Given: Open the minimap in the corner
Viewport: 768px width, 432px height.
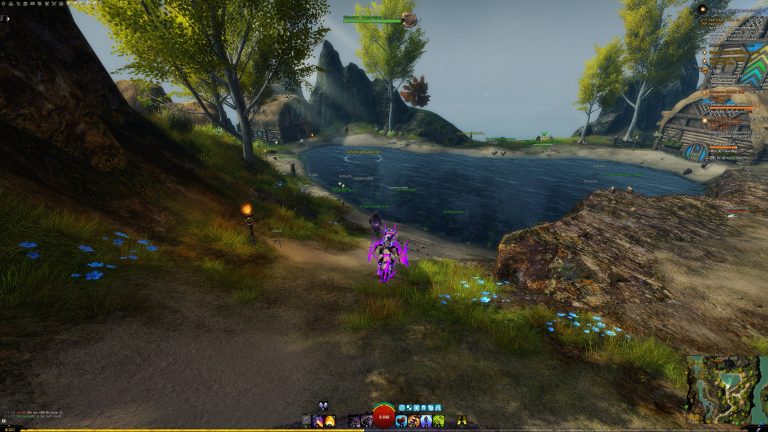Looking at the screenshot, I should [725, 388].
